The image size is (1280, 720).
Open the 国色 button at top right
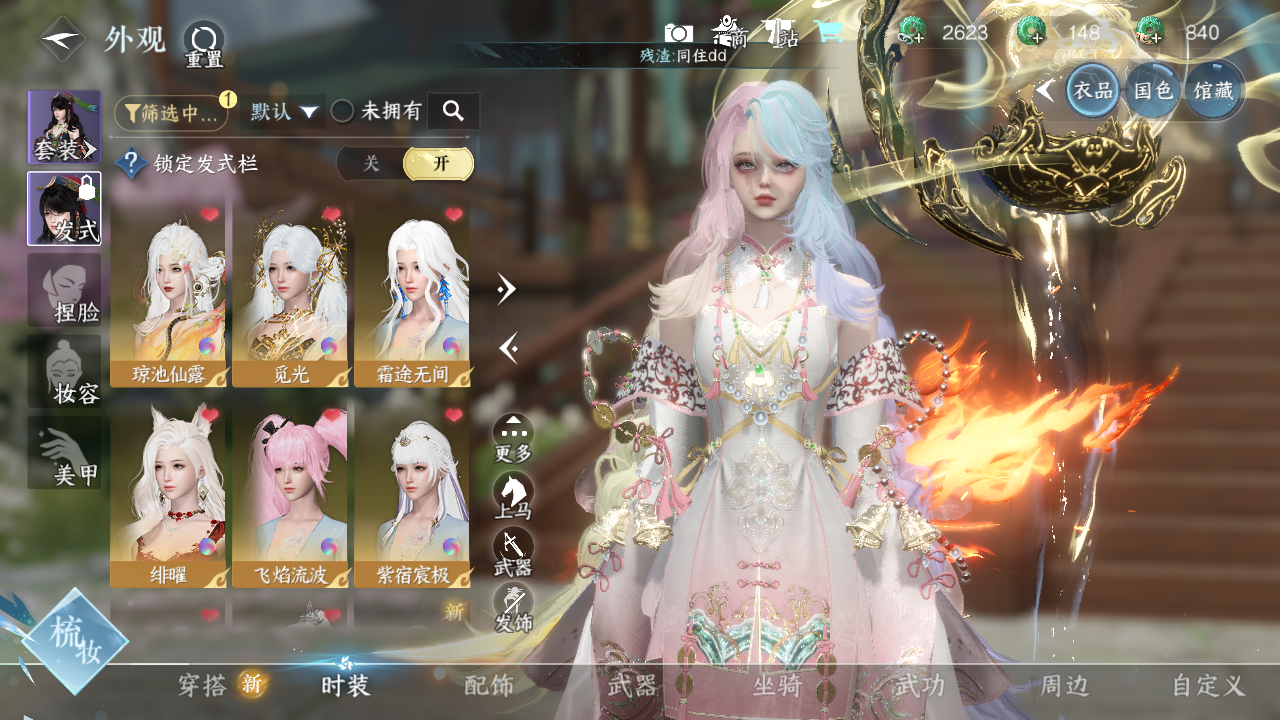tap(1152, 91)
